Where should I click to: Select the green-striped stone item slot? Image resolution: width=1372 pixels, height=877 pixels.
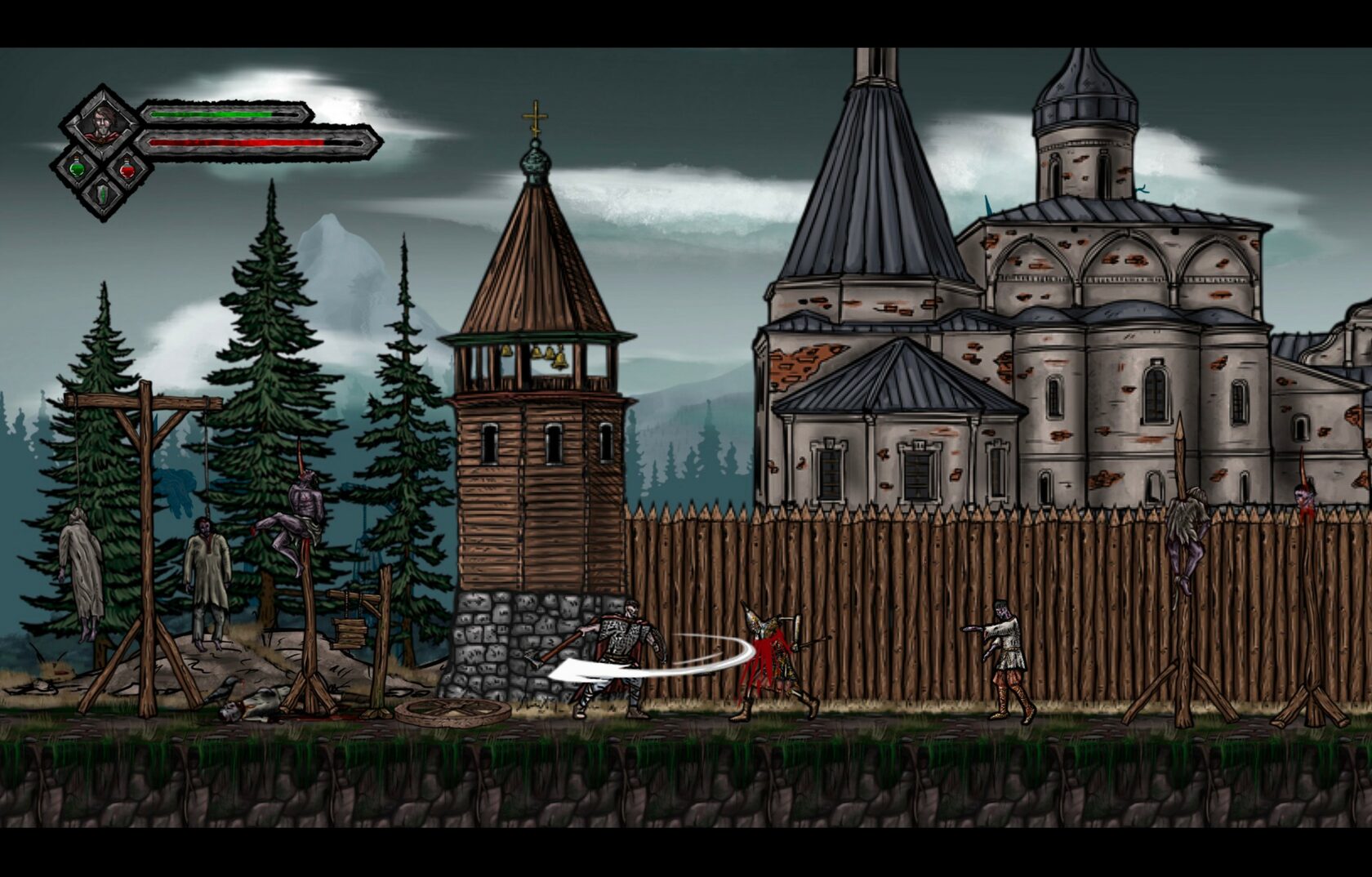click(x=101, y=195)
